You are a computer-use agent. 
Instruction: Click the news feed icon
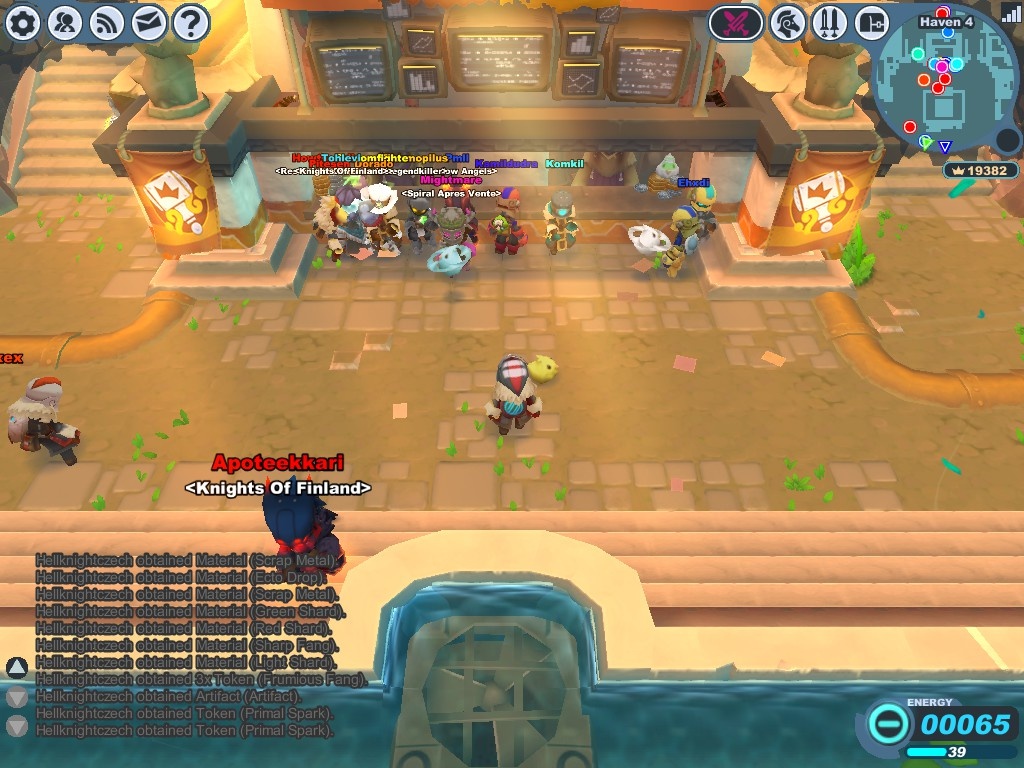(107, 22)
